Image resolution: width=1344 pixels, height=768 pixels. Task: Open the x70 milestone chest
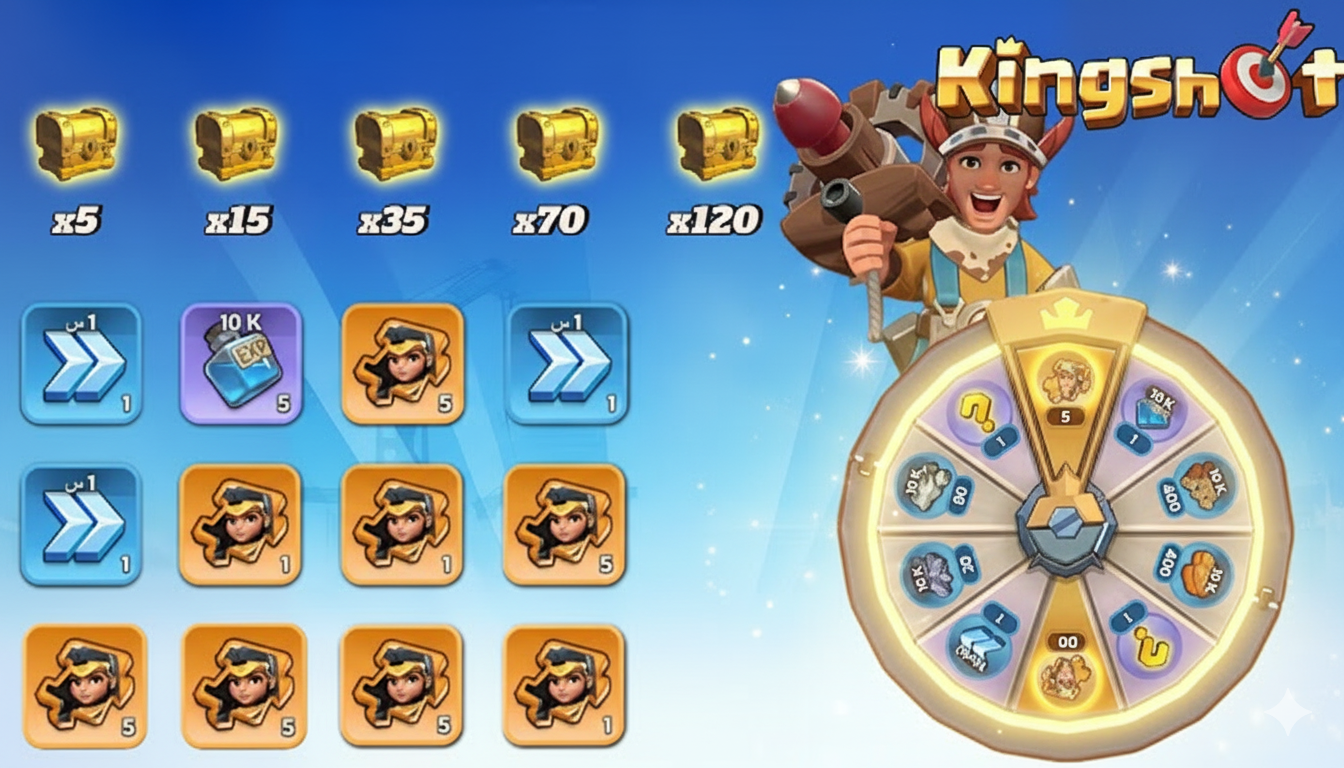[557, 144]
